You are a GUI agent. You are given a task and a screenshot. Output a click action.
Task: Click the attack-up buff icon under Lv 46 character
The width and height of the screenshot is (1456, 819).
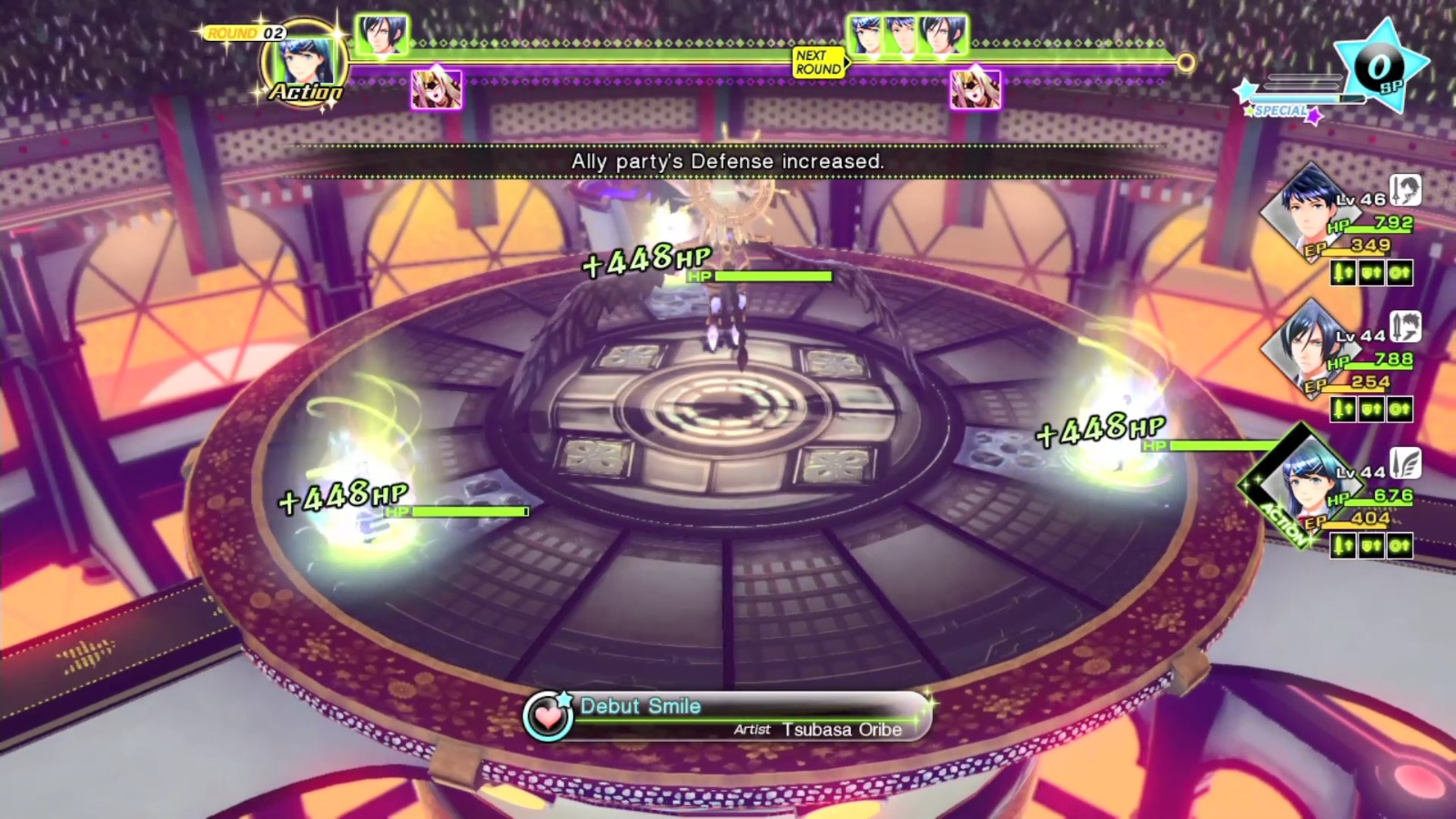(1341, 272)
